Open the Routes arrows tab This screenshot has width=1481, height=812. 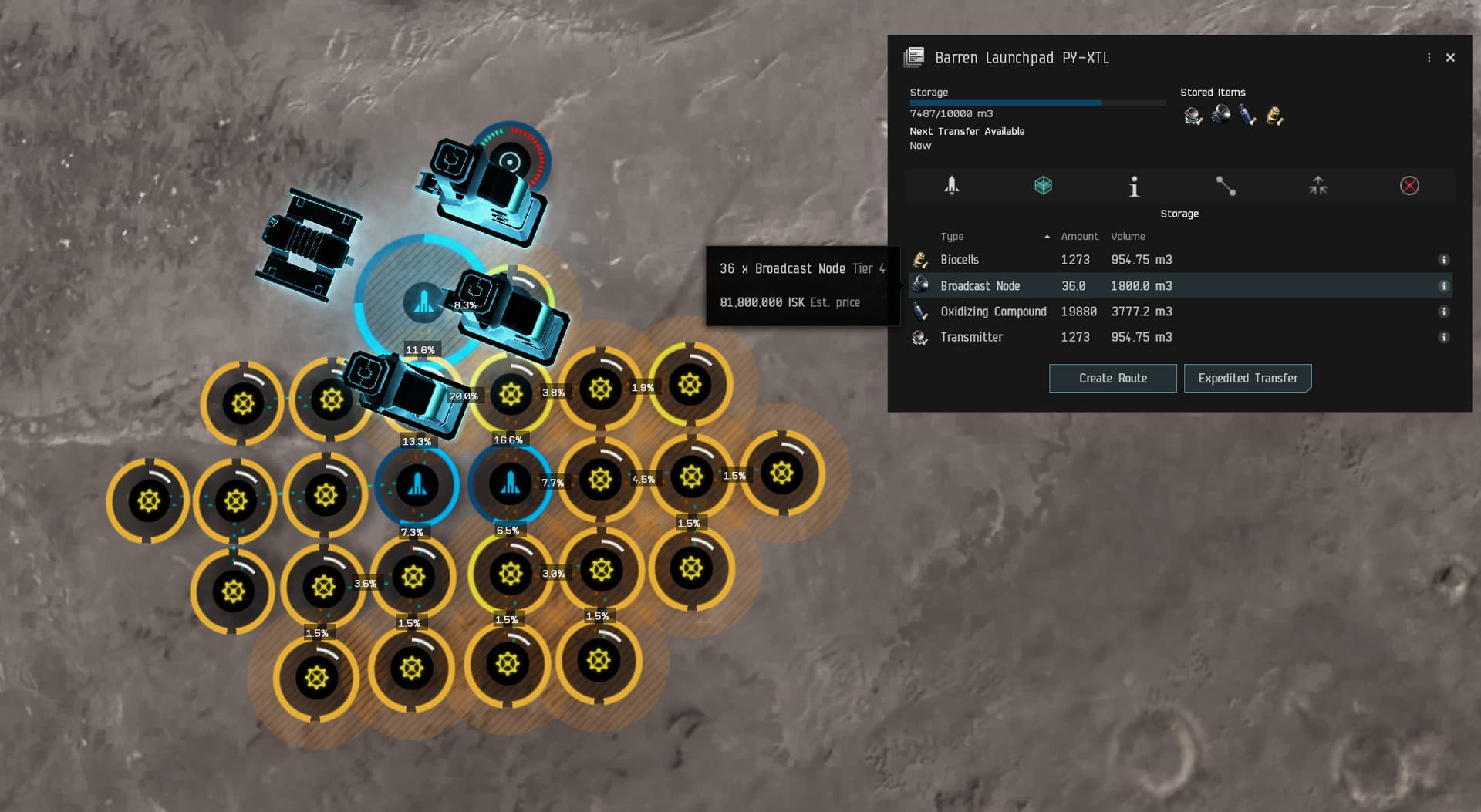(1317, 186)
